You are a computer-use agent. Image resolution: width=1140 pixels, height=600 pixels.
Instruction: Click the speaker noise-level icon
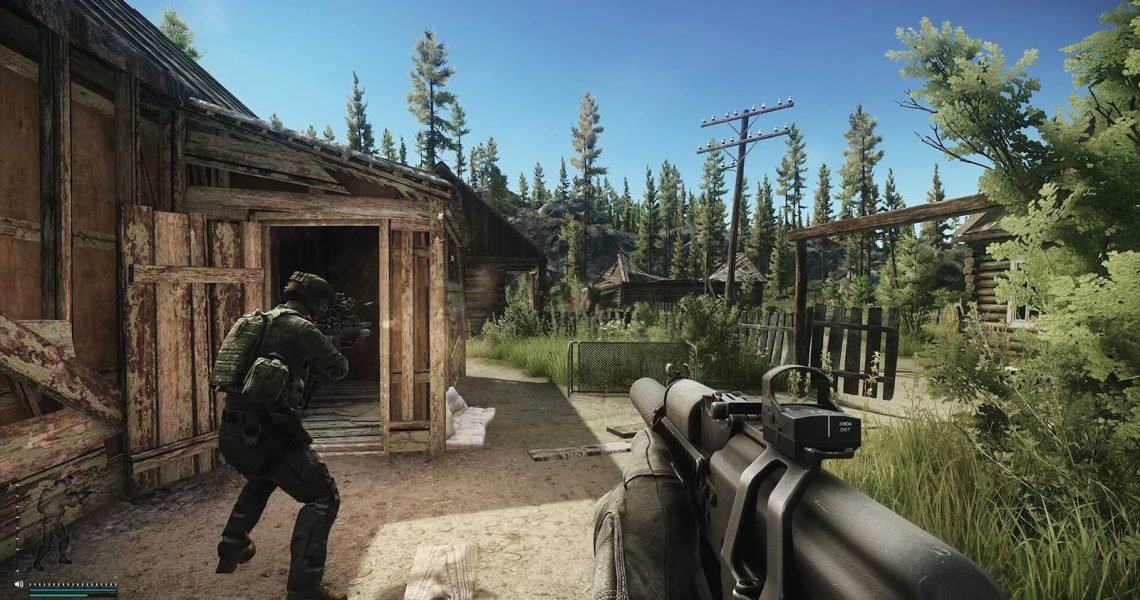pos(18,583)
